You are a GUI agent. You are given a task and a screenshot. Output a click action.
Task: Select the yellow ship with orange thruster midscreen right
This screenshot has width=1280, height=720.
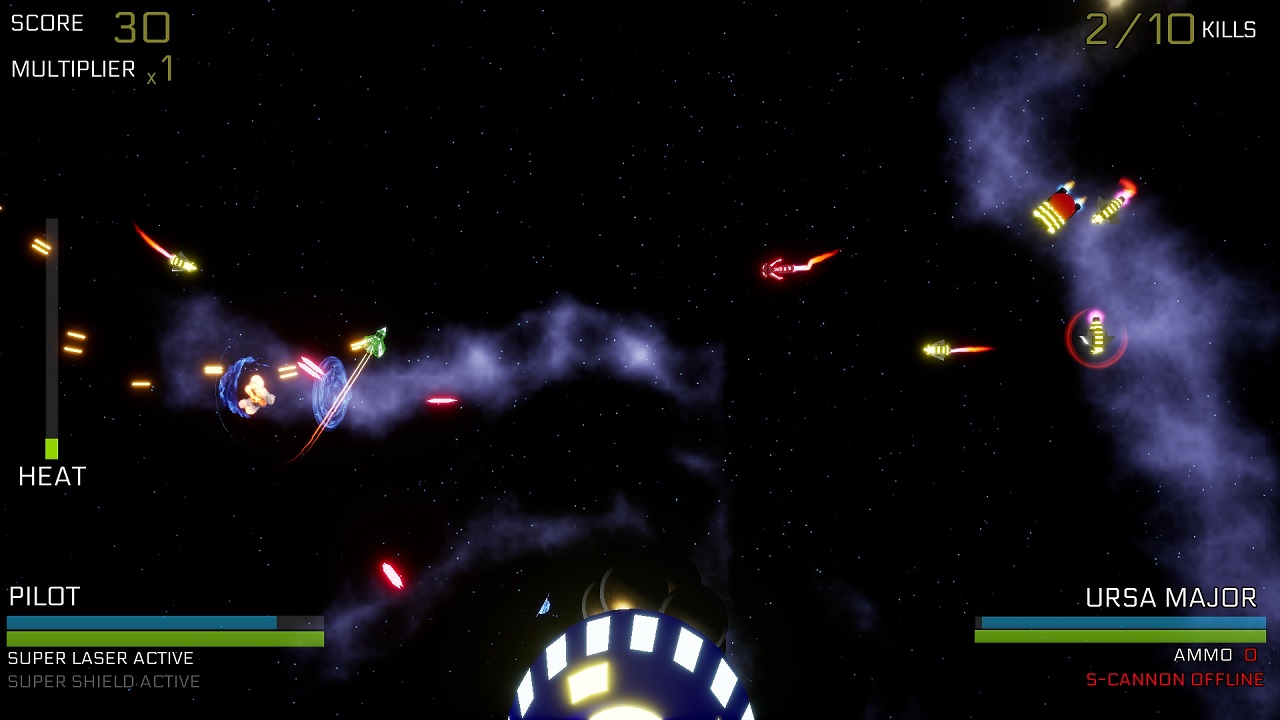click(x=940, y=350)
